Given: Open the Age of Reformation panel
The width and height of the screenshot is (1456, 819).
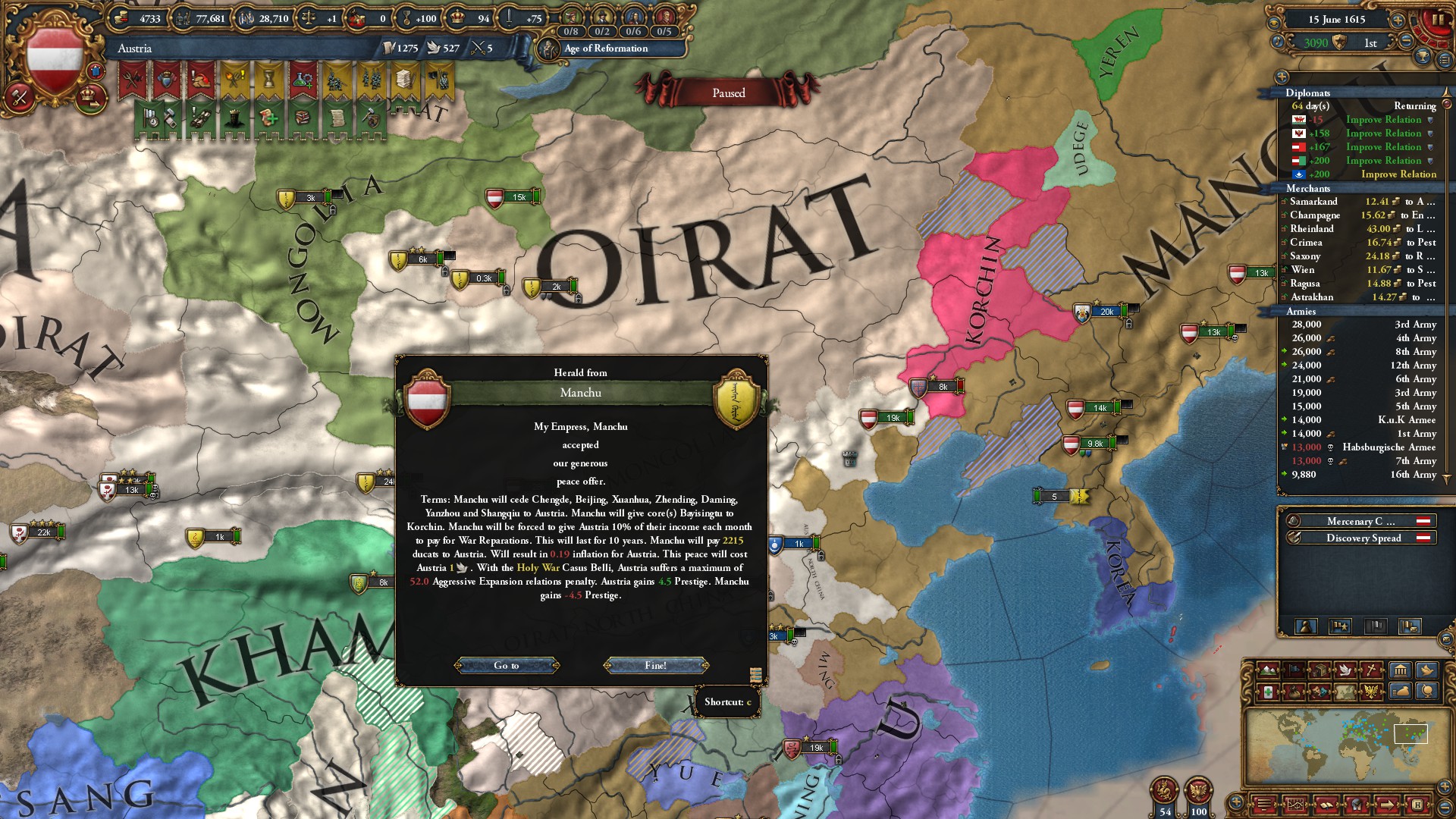Looking at the screenshot, I should tap(605, 49).
